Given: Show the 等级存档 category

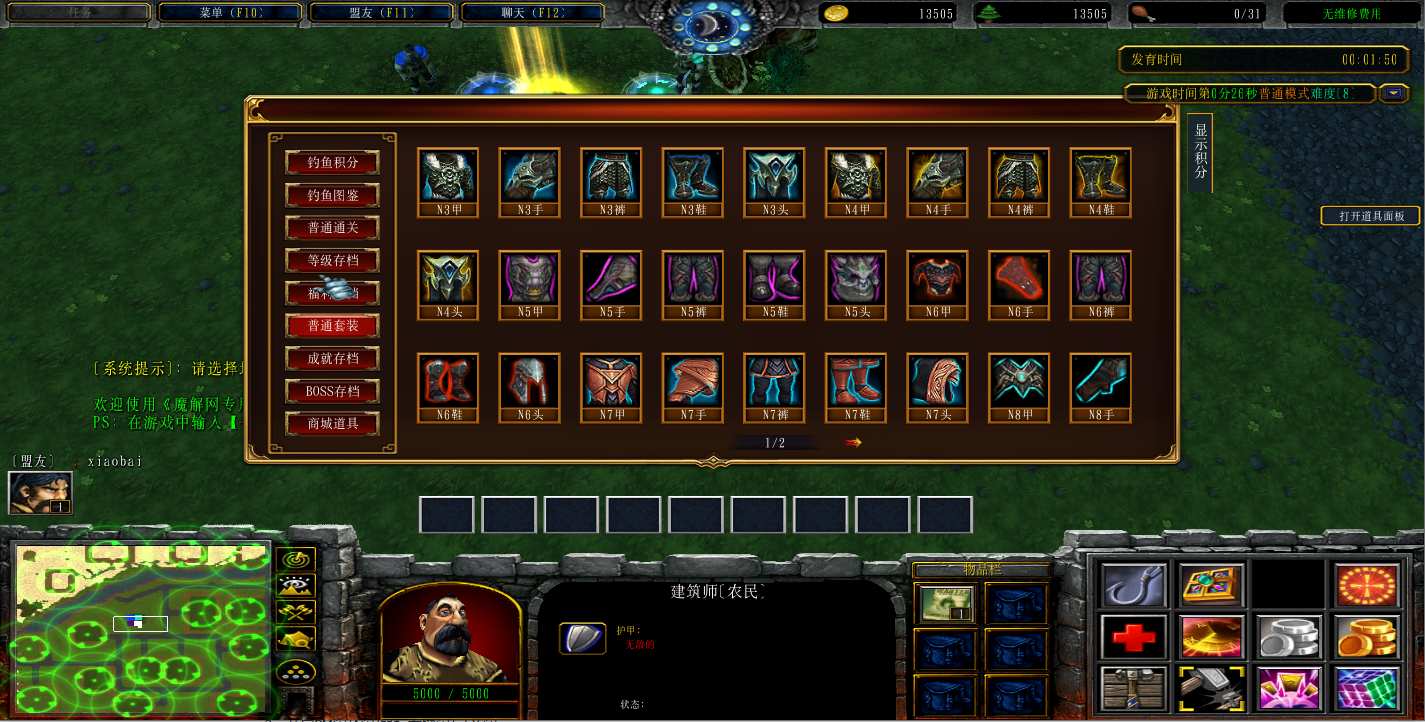Looking at the screenshot, I should (x=333, y=260).
